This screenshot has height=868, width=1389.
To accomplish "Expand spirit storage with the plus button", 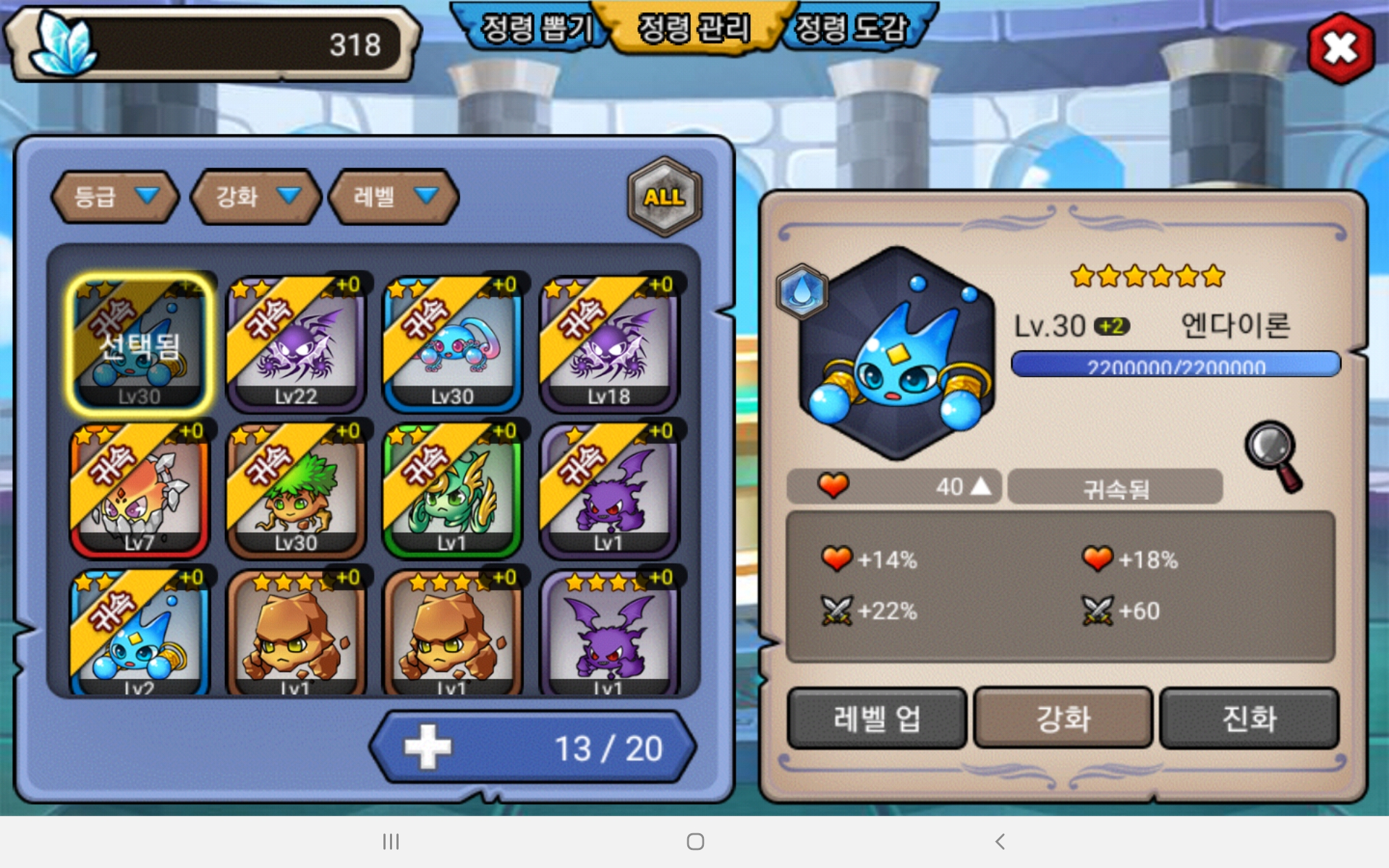I will click(x=428, y=747).
